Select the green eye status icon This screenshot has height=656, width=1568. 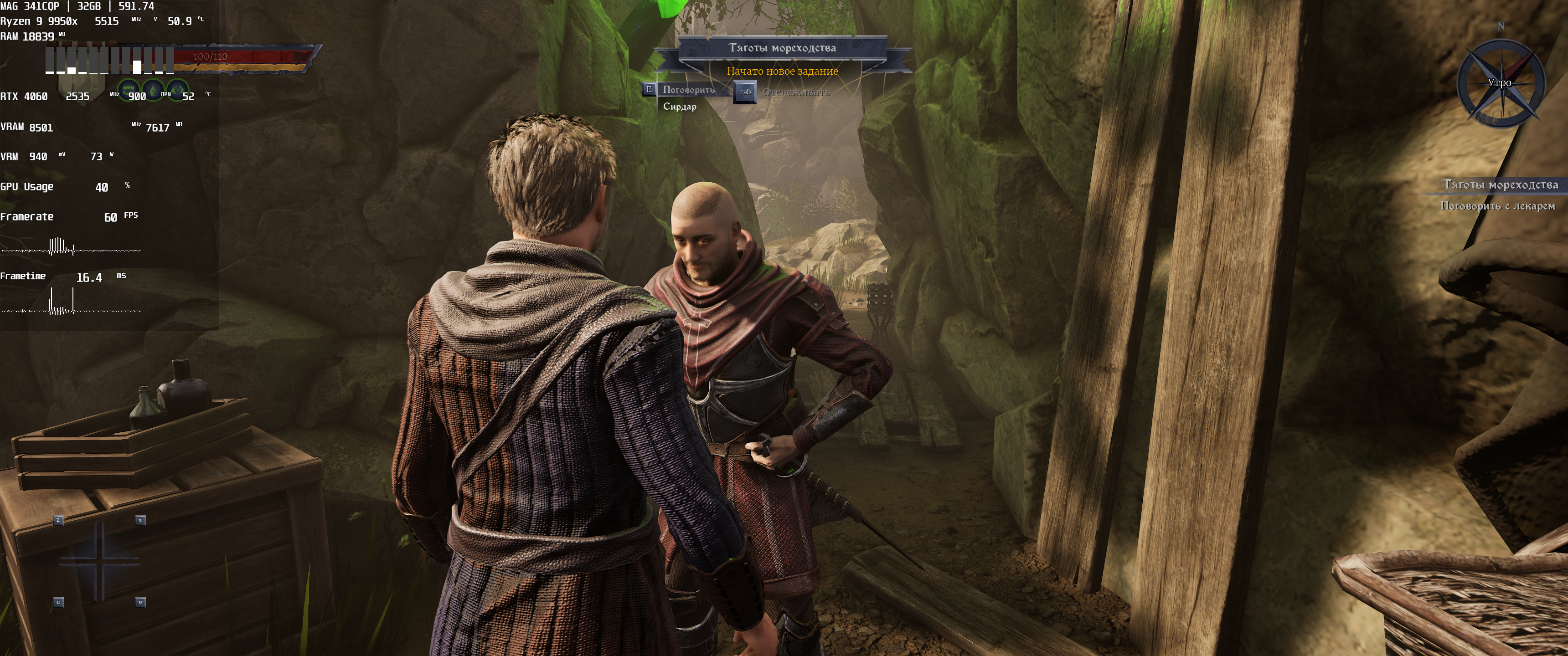coord(177,91)
